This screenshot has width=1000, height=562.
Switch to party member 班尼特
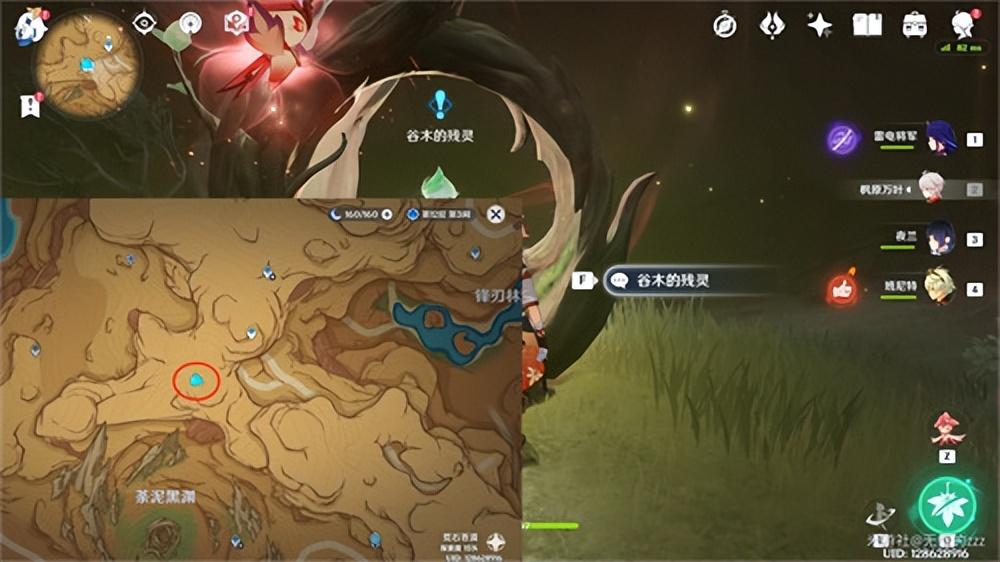coord(939,288)
